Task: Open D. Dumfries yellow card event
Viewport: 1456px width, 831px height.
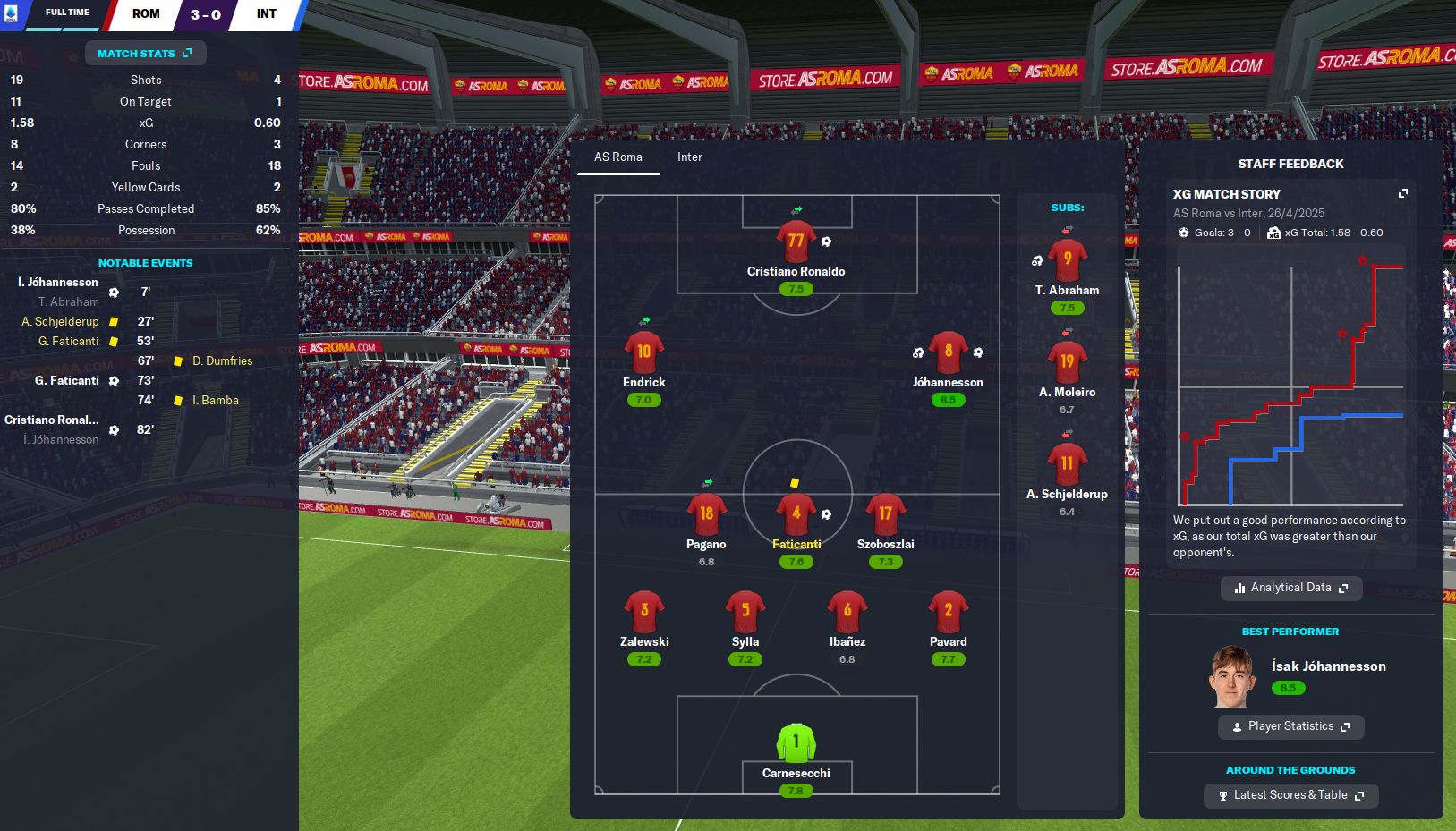Action: 222,361
